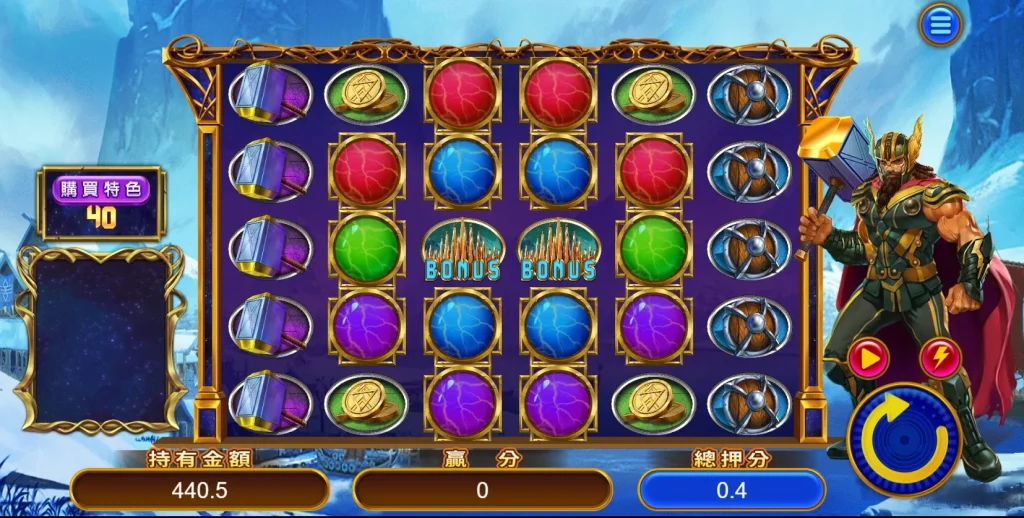Viewport: 1024px width, 518px height.
Task: Enable auto-spin with the play arrow button
Action: pos(868,359)
